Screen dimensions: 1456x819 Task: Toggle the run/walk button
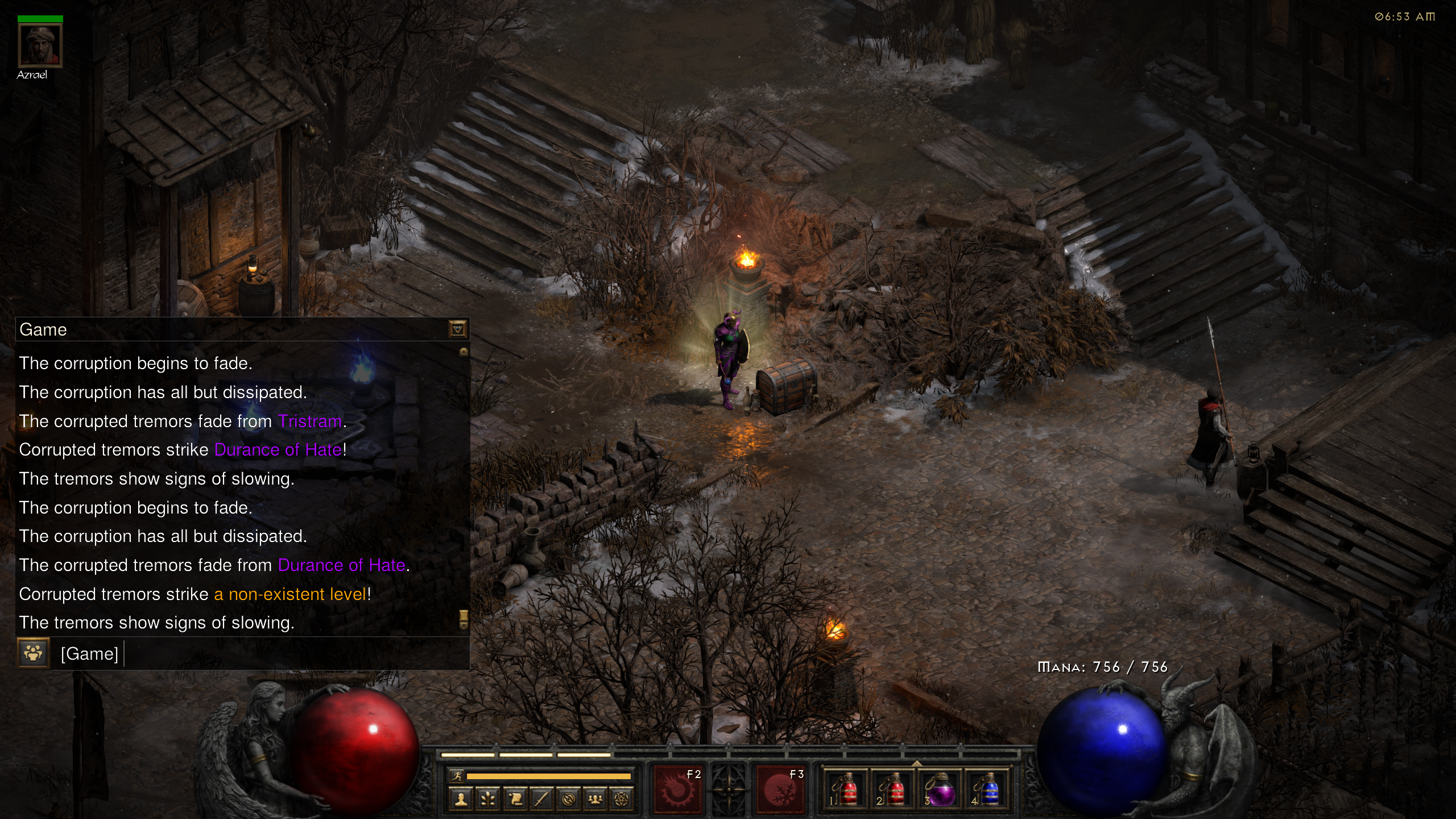(457, 776)
